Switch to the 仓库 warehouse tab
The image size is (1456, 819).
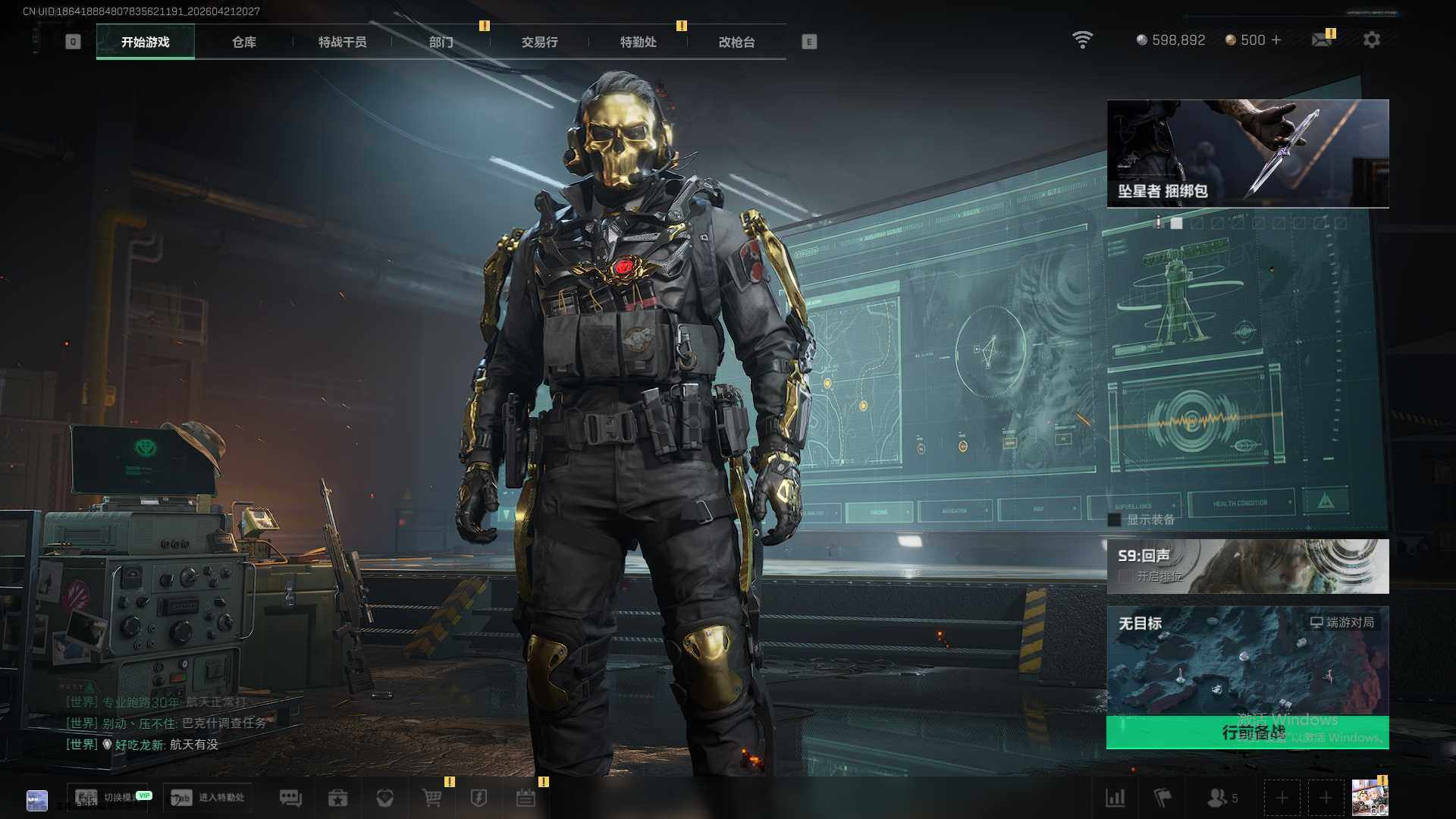pos(244,42)
